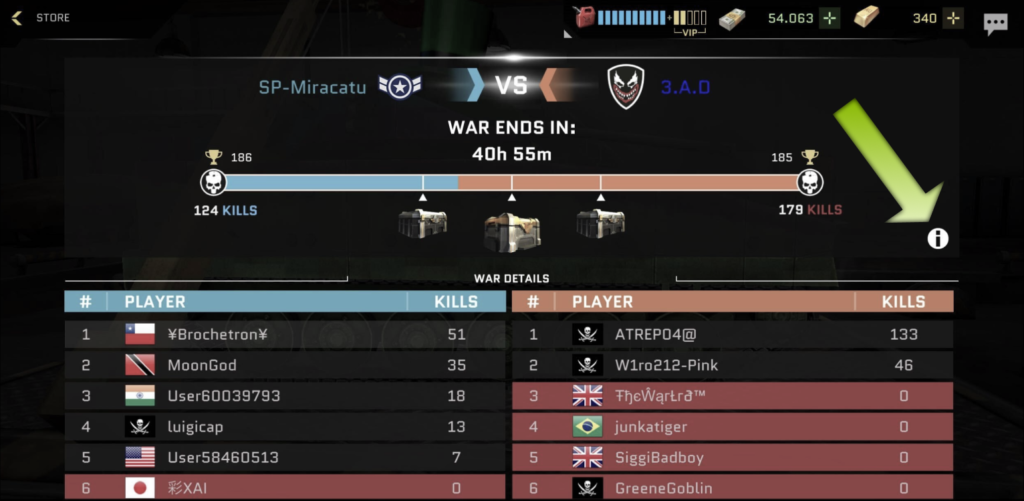Image resolution: width=1024 pixels, height=501 pixels.
Task: Add more cash with the plus button
Action: [830, 18]
